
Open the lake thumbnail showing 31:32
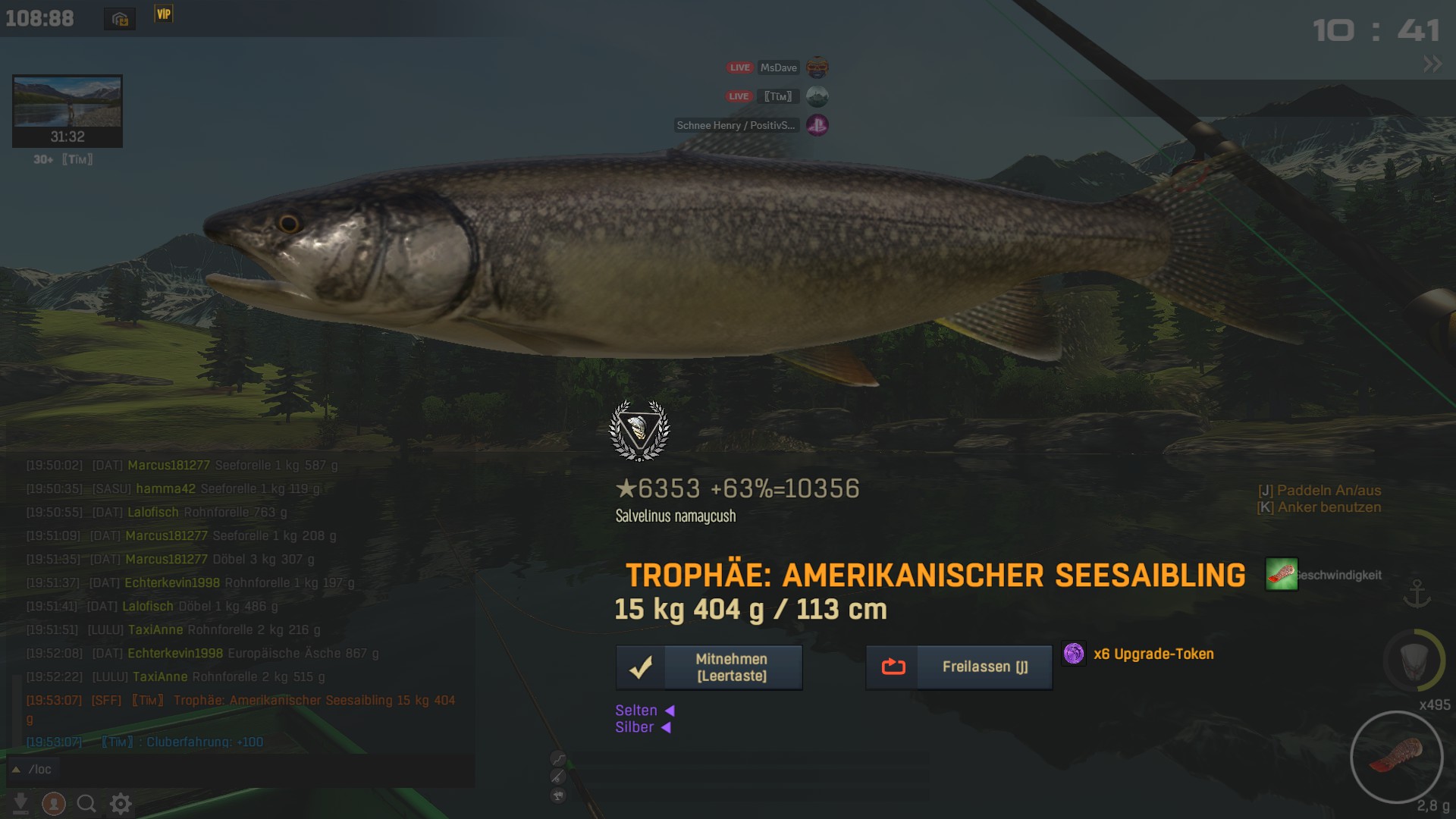click(67, 111)
